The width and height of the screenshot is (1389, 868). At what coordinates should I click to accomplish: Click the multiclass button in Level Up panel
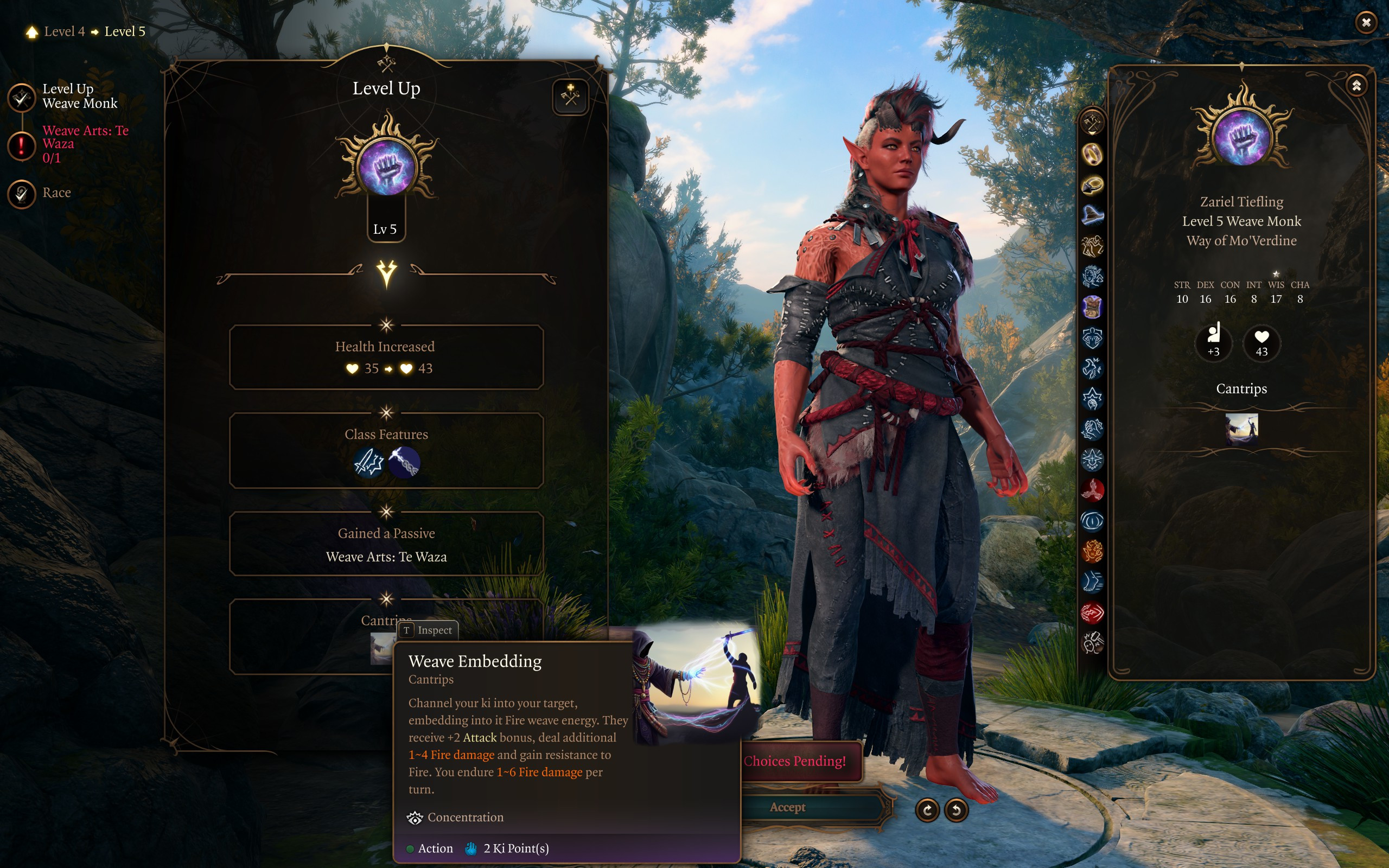(x=570, y=97)
